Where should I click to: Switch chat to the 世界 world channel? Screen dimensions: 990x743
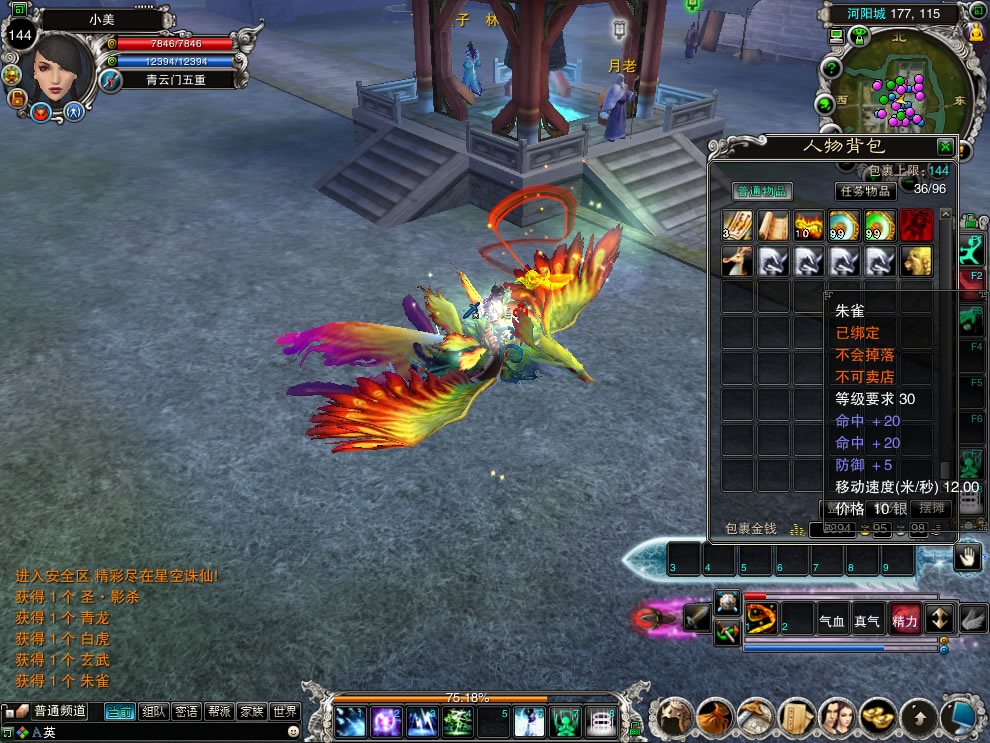point(285,712)
